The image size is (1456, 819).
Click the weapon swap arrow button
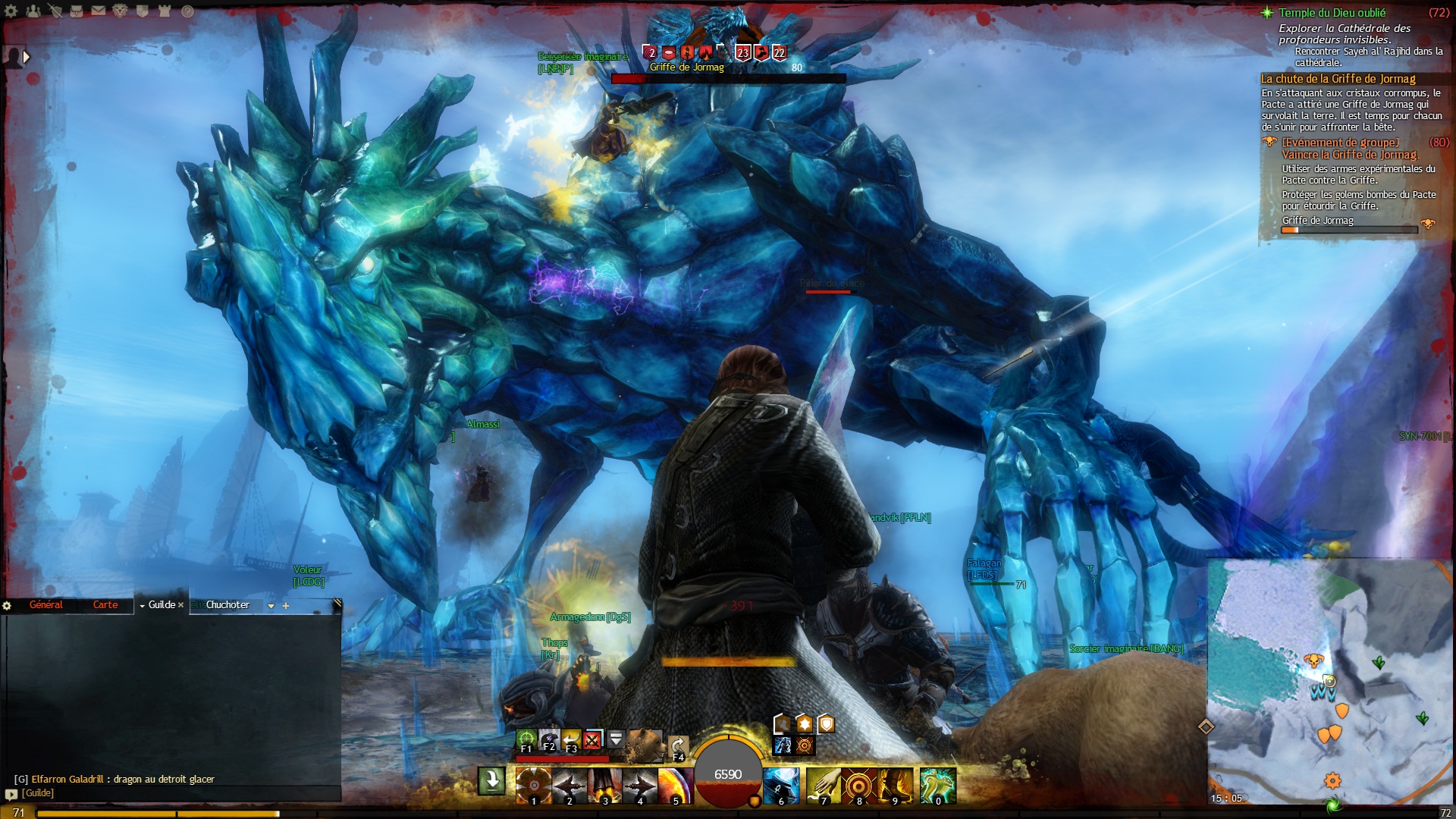click(x=491, y=781)
